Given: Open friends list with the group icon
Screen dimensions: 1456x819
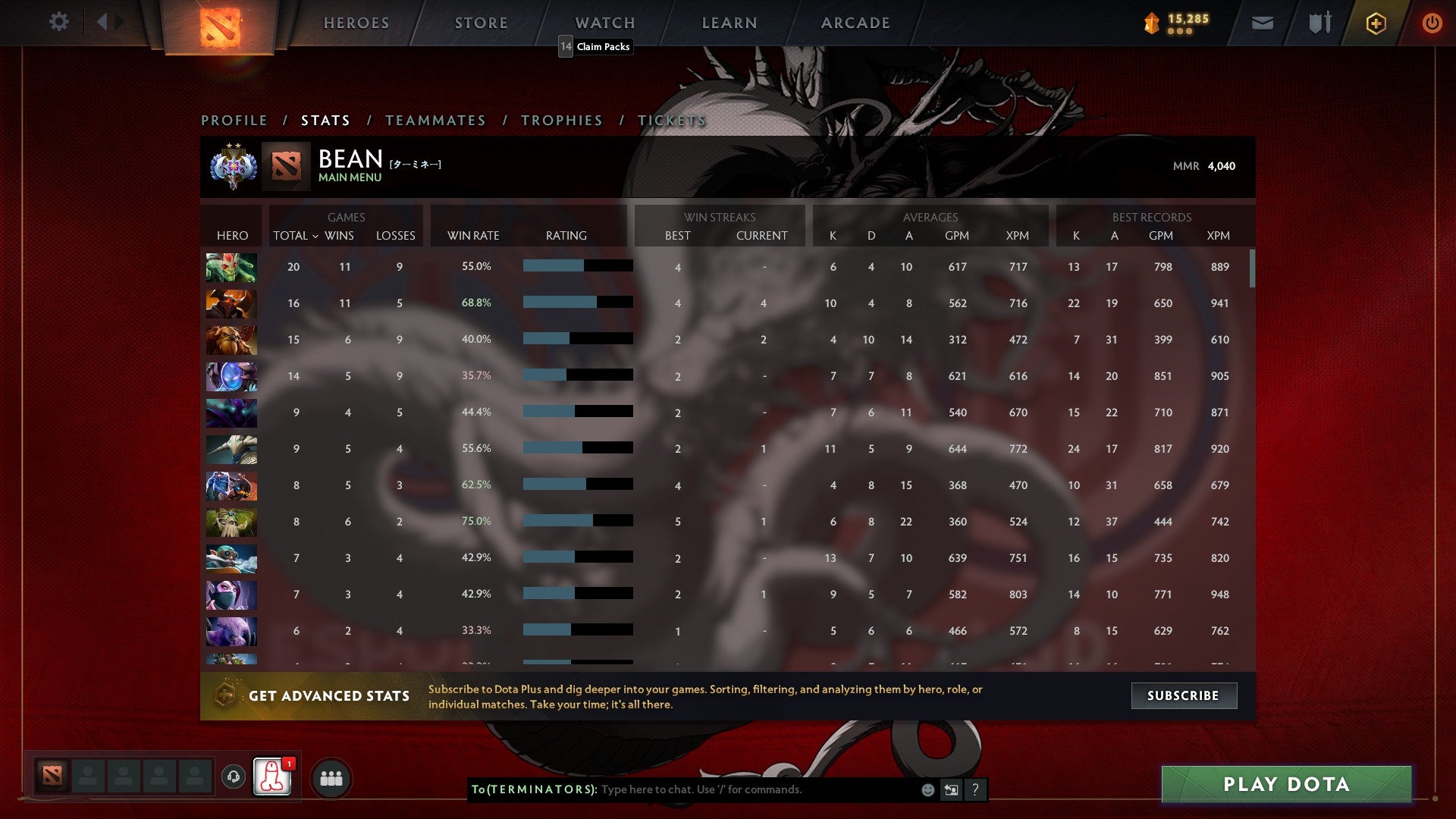Looking at the screenshot, I should pyautogui.click(x=331, y=777).
